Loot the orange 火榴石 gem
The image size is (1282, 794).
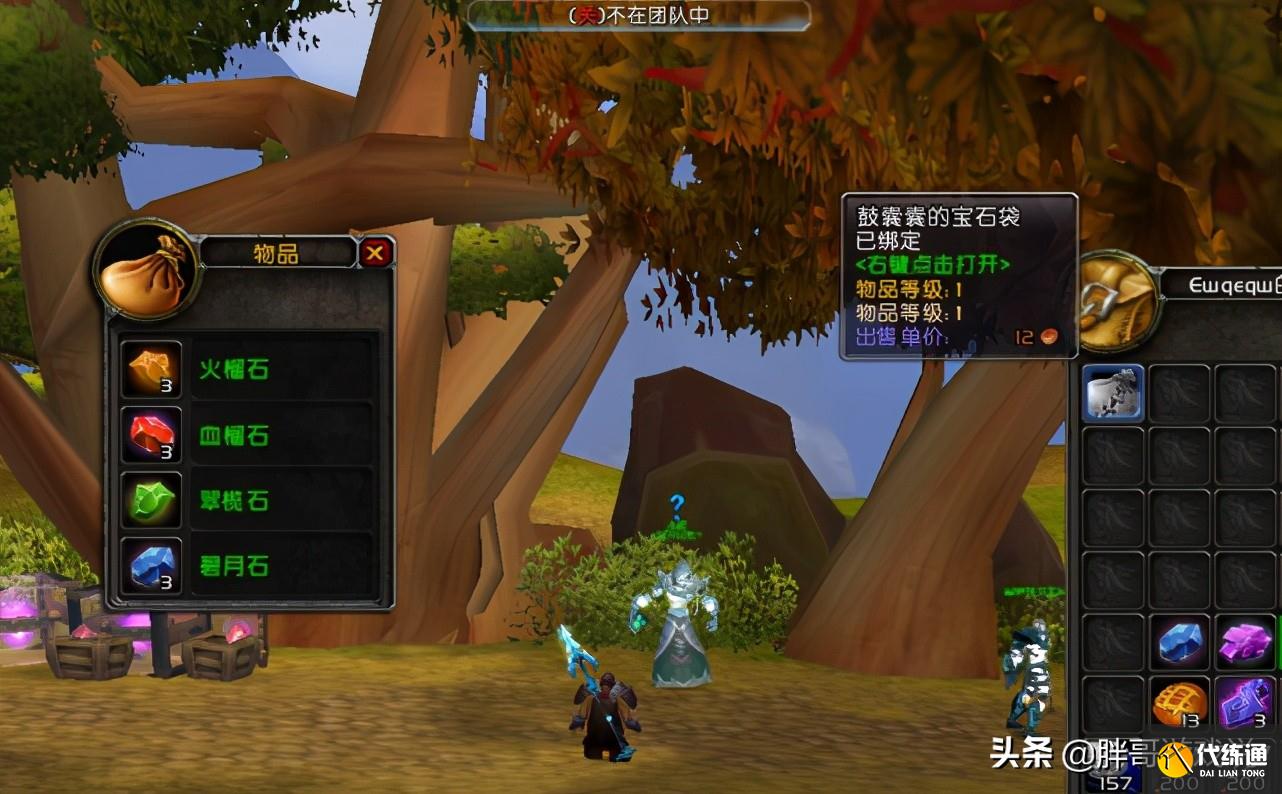[151, 370]
